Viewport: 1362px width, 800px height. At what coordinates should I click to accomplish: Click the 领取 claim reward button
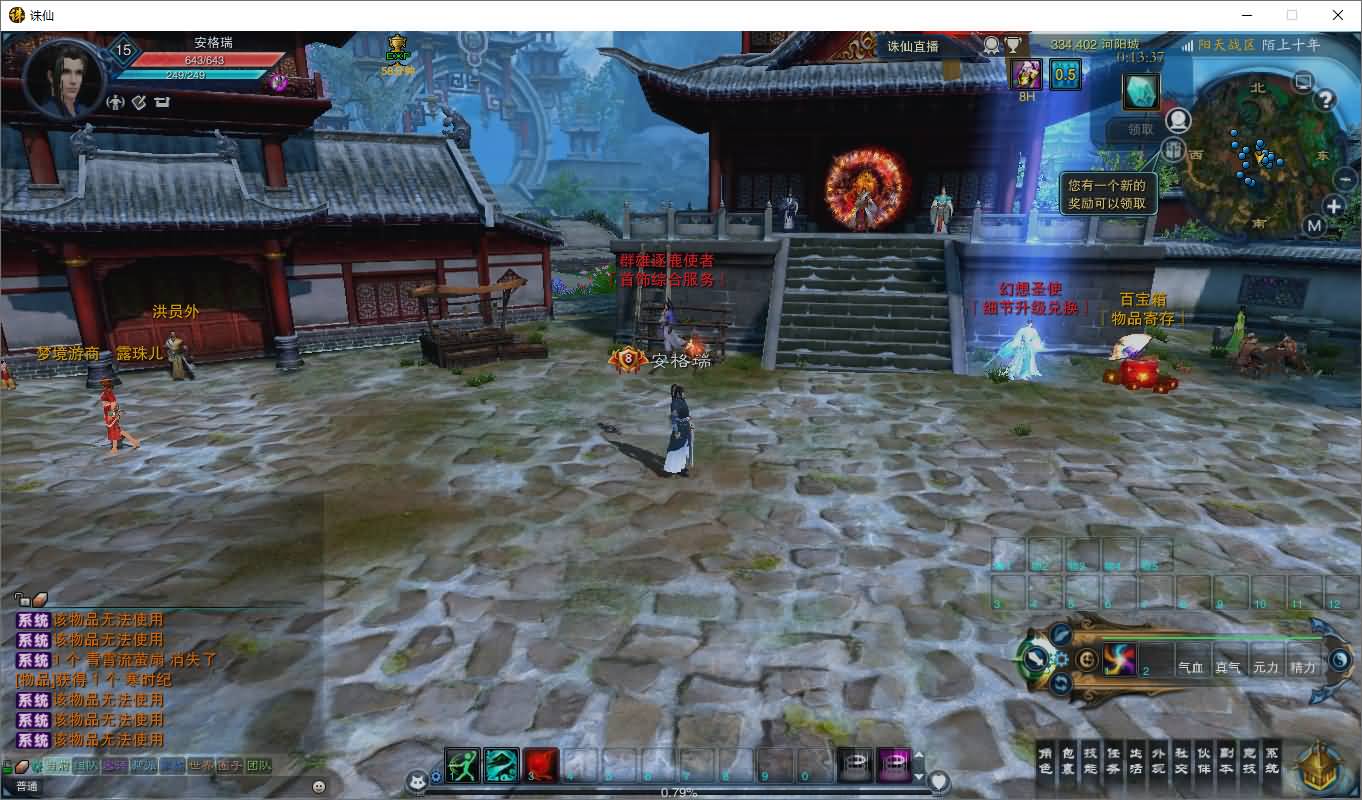tap(1141, 129)
